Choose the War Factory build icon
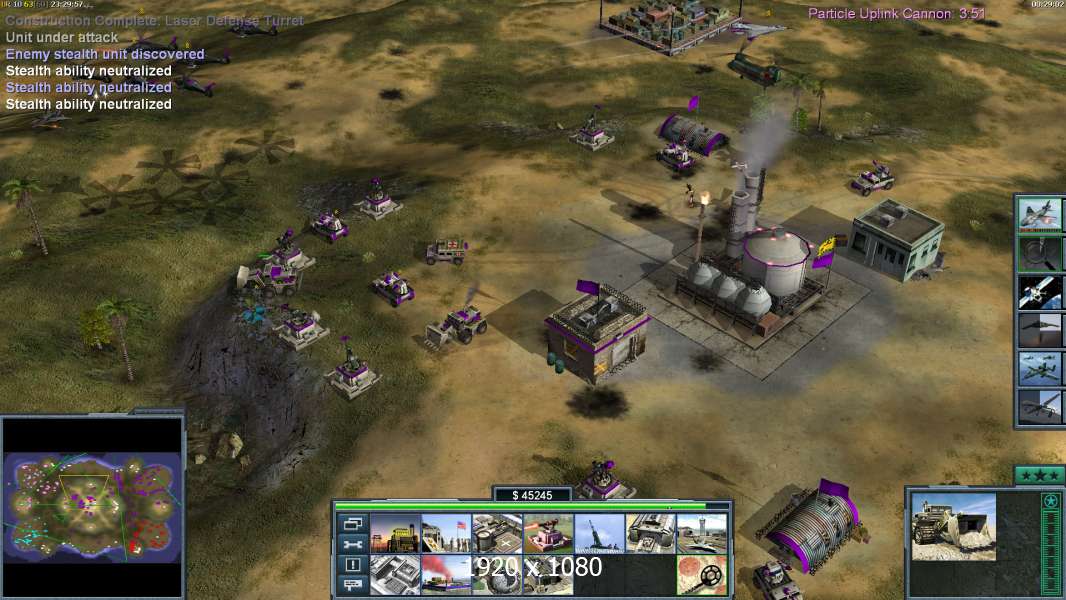Viewport: 1066px width, 600px height. click(651, 534)
